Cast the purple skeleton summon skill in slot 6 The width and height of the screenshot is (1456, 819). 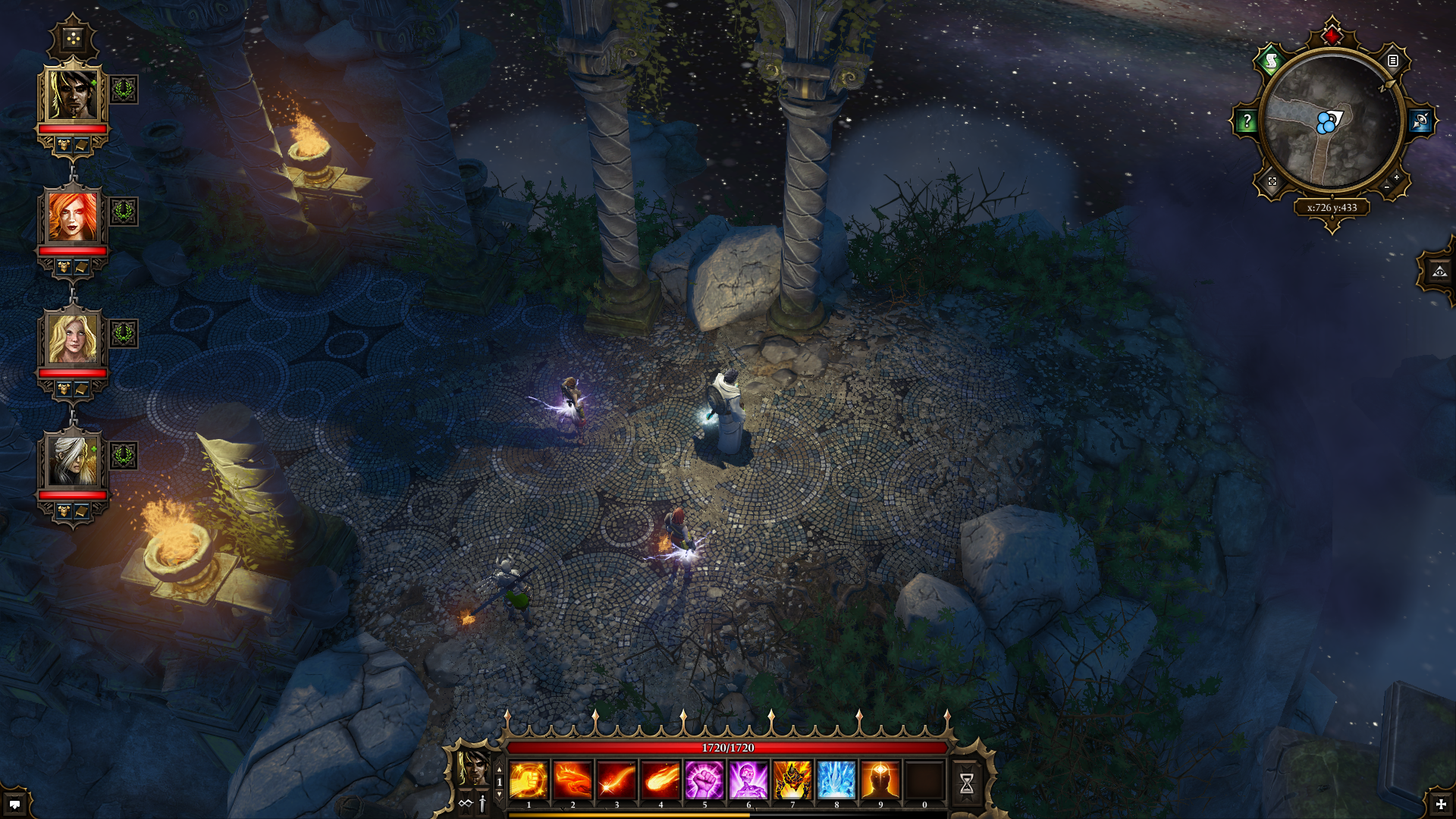point(748,780)
